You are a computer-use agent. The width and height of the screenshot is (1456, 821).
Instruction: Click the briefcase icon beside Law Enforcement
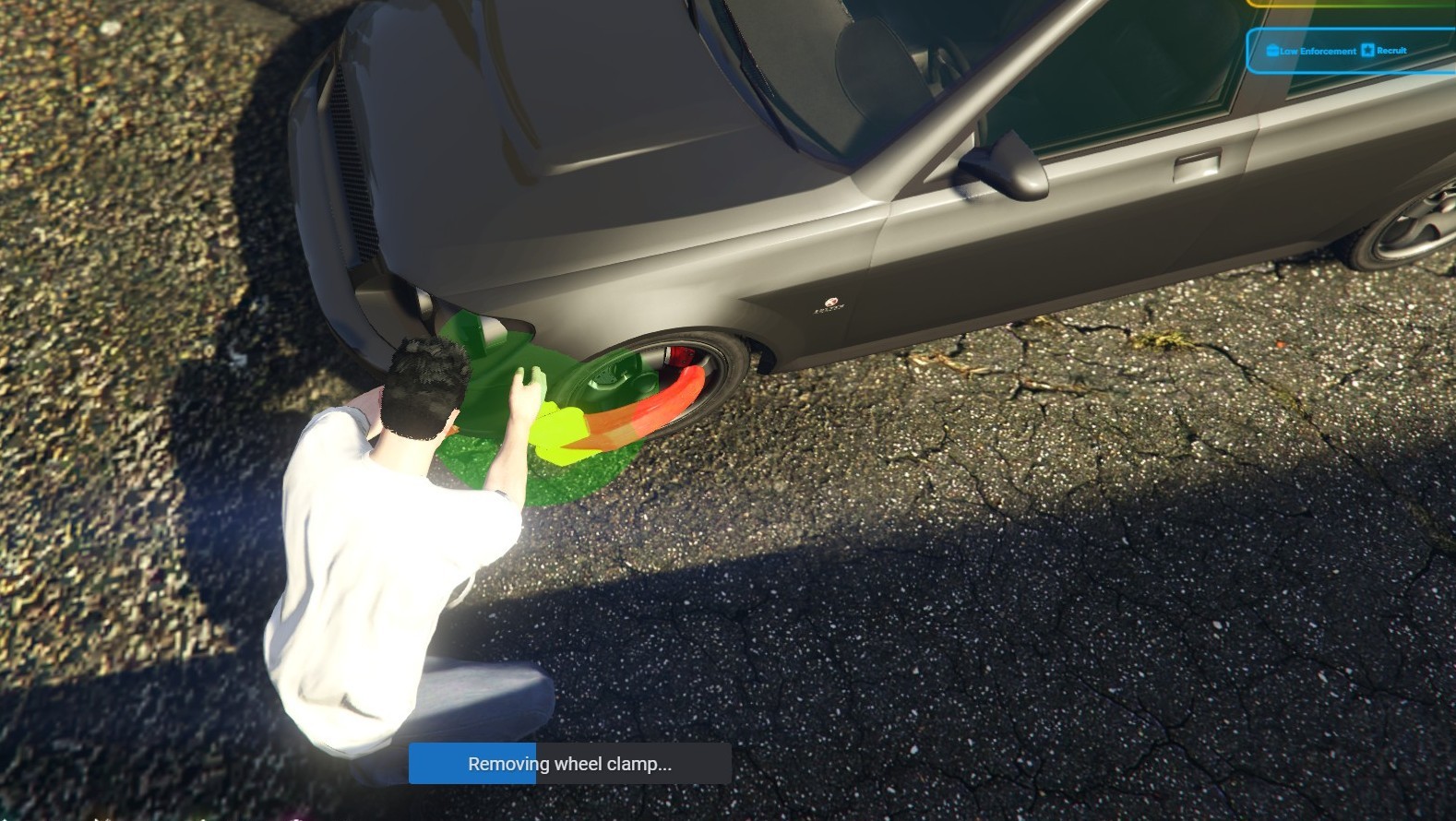coord(1272,51)
